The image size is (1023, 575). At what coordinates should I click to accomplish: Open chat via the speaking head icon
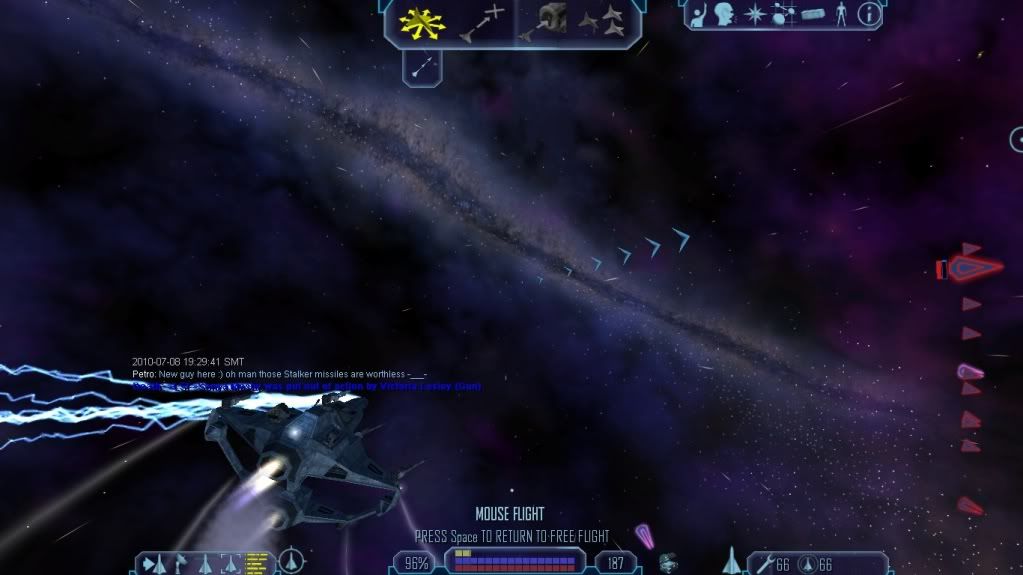[725, 14]
